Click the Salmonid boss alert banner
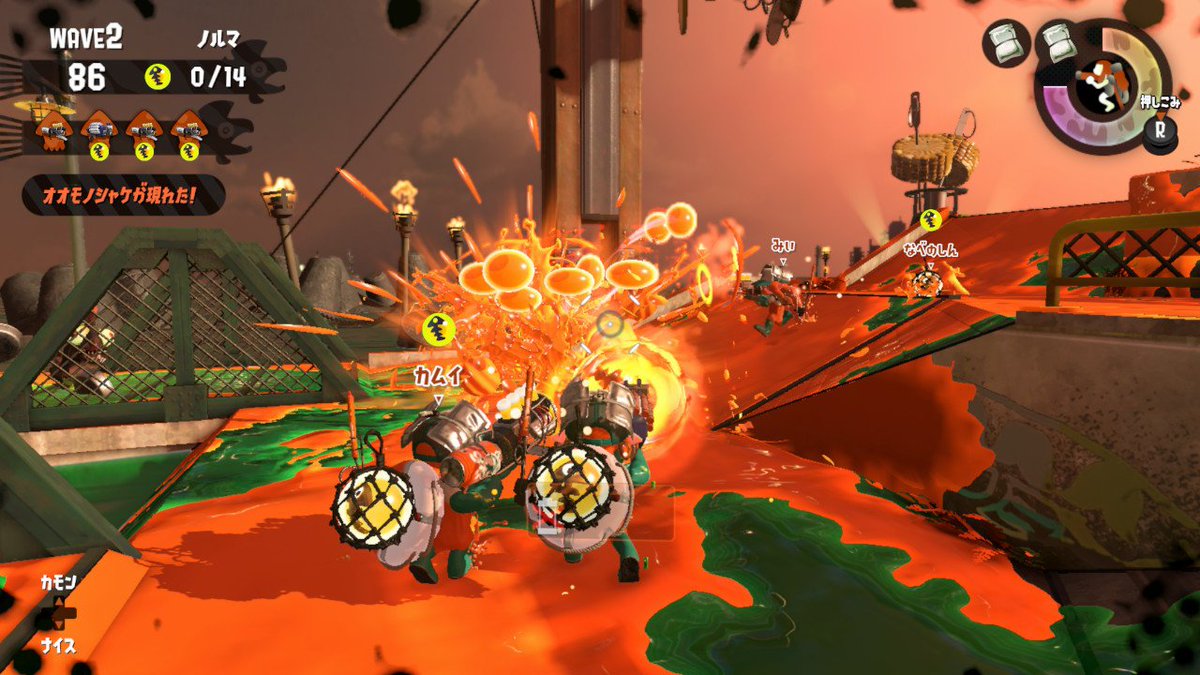Image resolution: width=1200 pixels, height=675 pixels. point(122,194)
